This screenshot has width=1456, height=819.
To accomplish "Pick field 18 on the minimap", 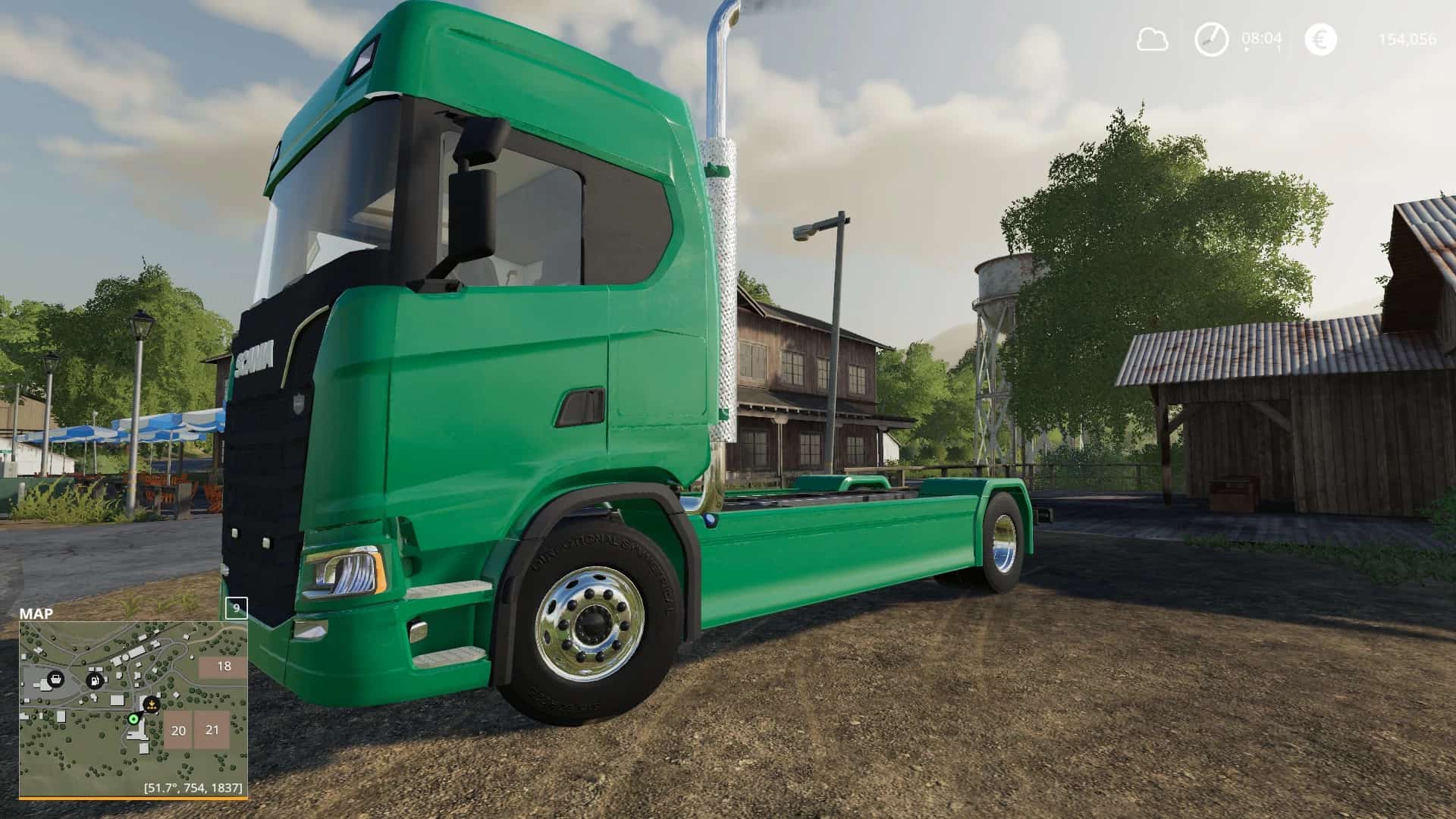I will coord(223,667).
